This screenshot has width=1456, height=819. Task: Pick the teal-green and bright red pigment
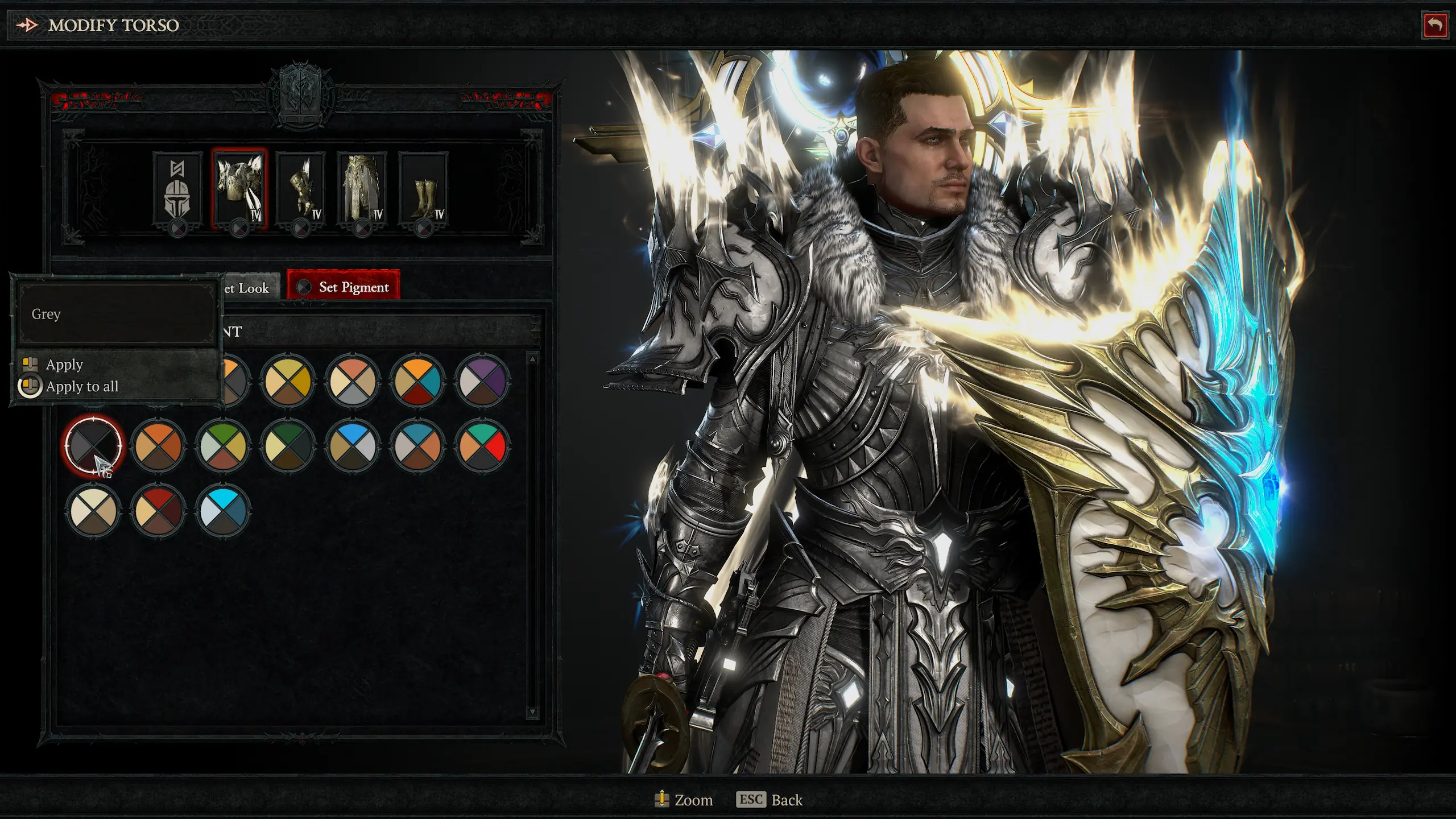pos(482,445)
